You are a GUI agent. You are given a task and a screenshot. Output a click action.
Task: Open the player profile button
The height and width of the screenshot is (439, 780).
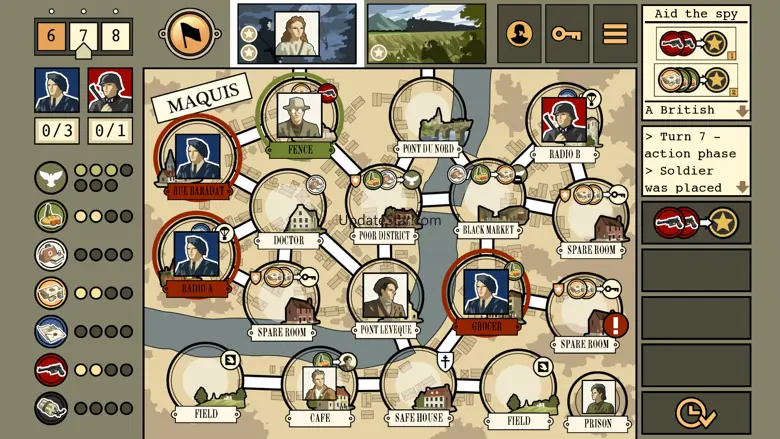point(519,34)
